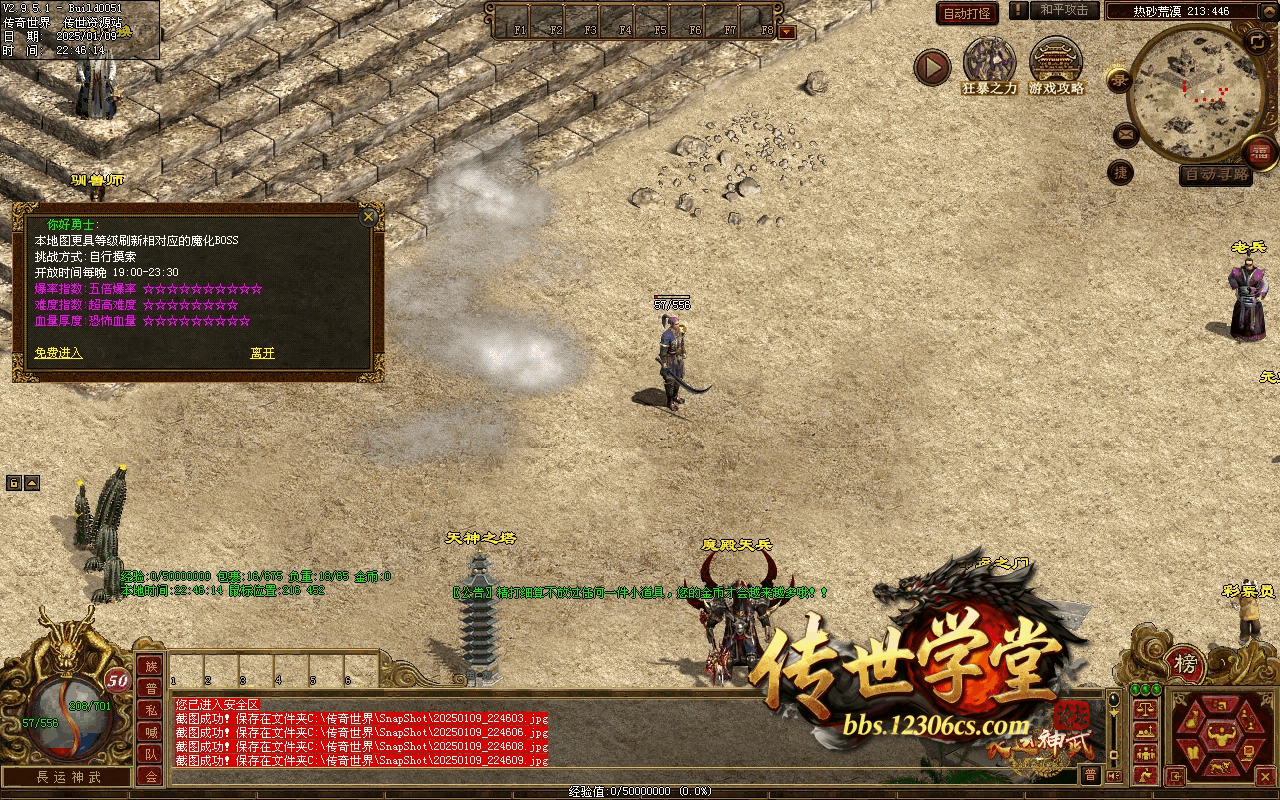The height and width of the screenshot is (800, 1280).
Task: Open the trade scales icon
Action: [1145, 707]
